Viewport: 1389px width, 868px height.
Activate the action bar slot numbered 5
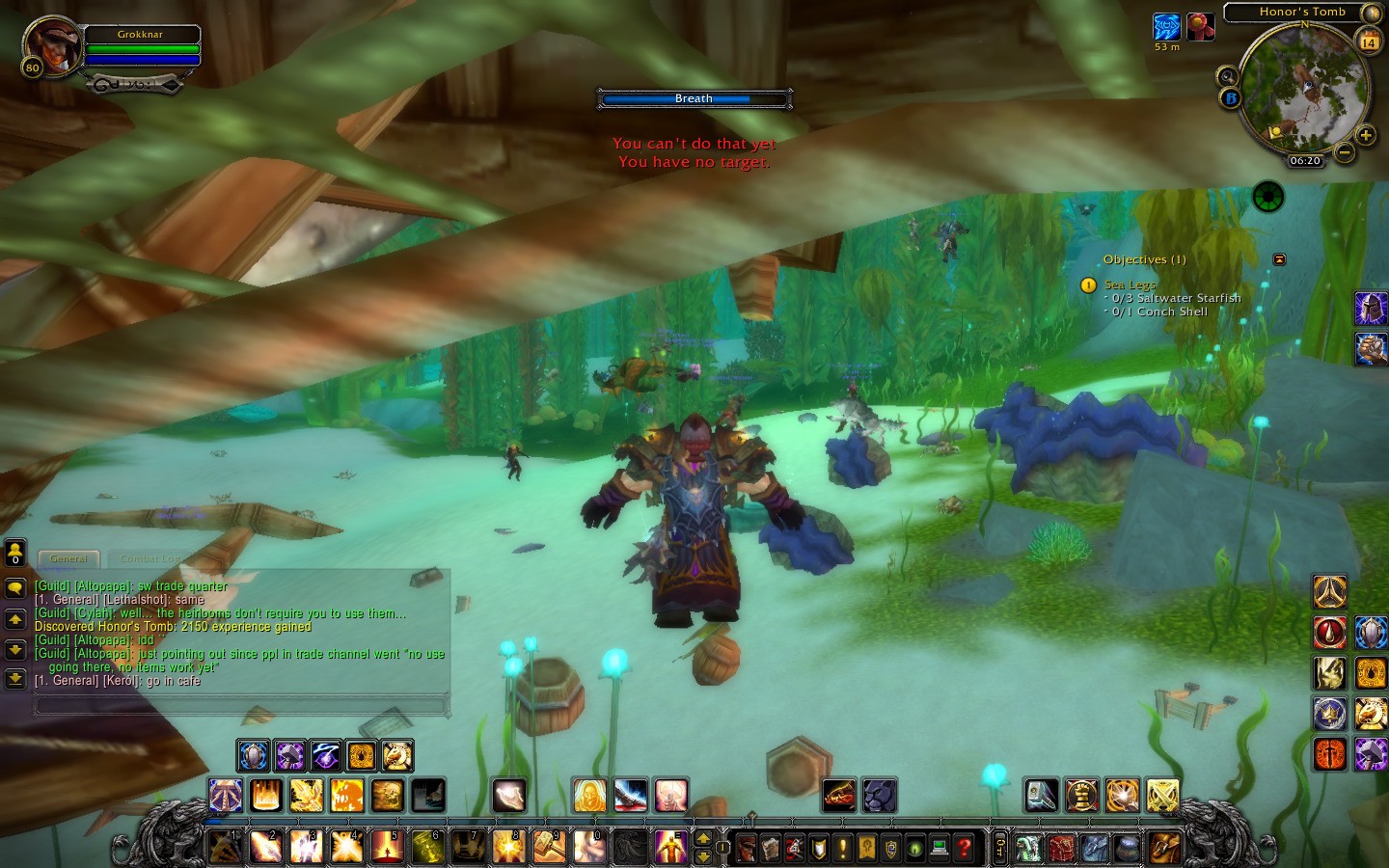coord(387,847)
